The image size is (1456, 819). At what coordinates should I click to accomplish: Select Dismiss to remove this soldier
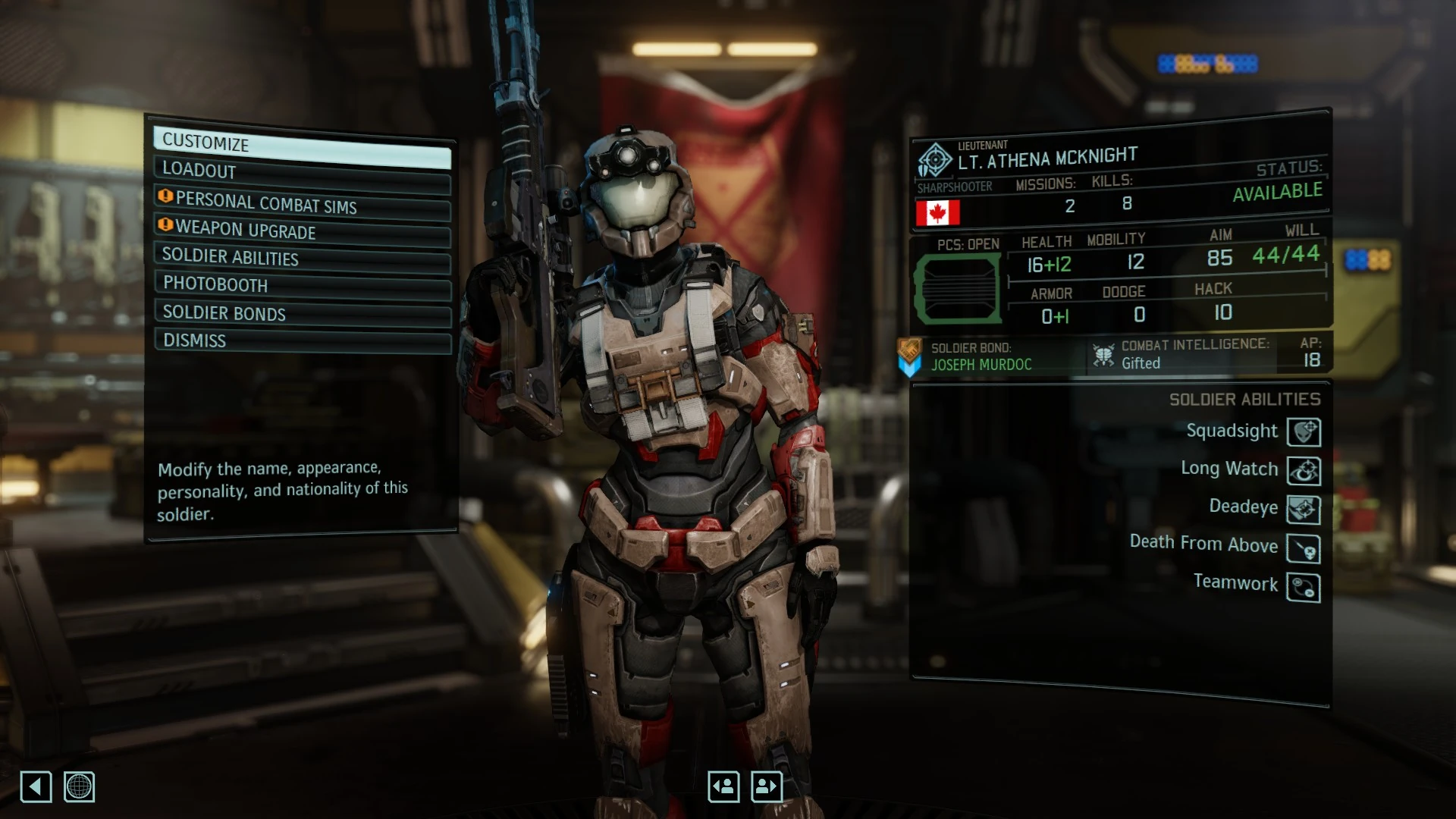tap(302, 340)
